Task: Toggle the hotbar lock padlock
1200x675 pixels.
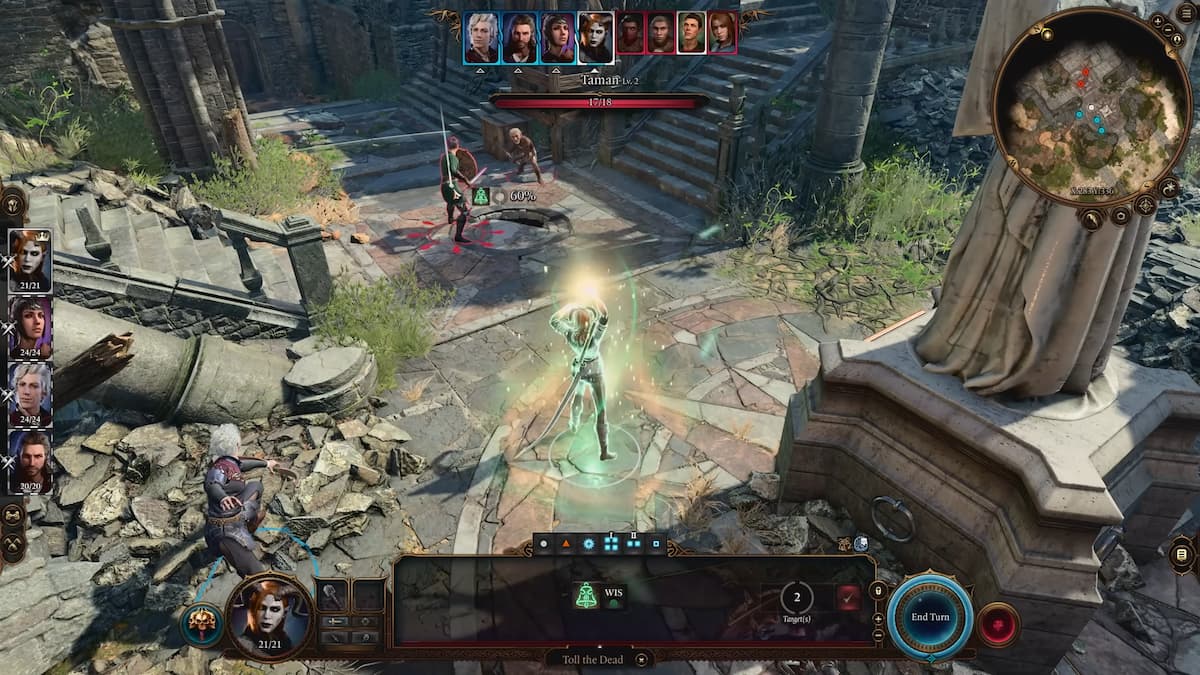Action: [x=878, y=591]
